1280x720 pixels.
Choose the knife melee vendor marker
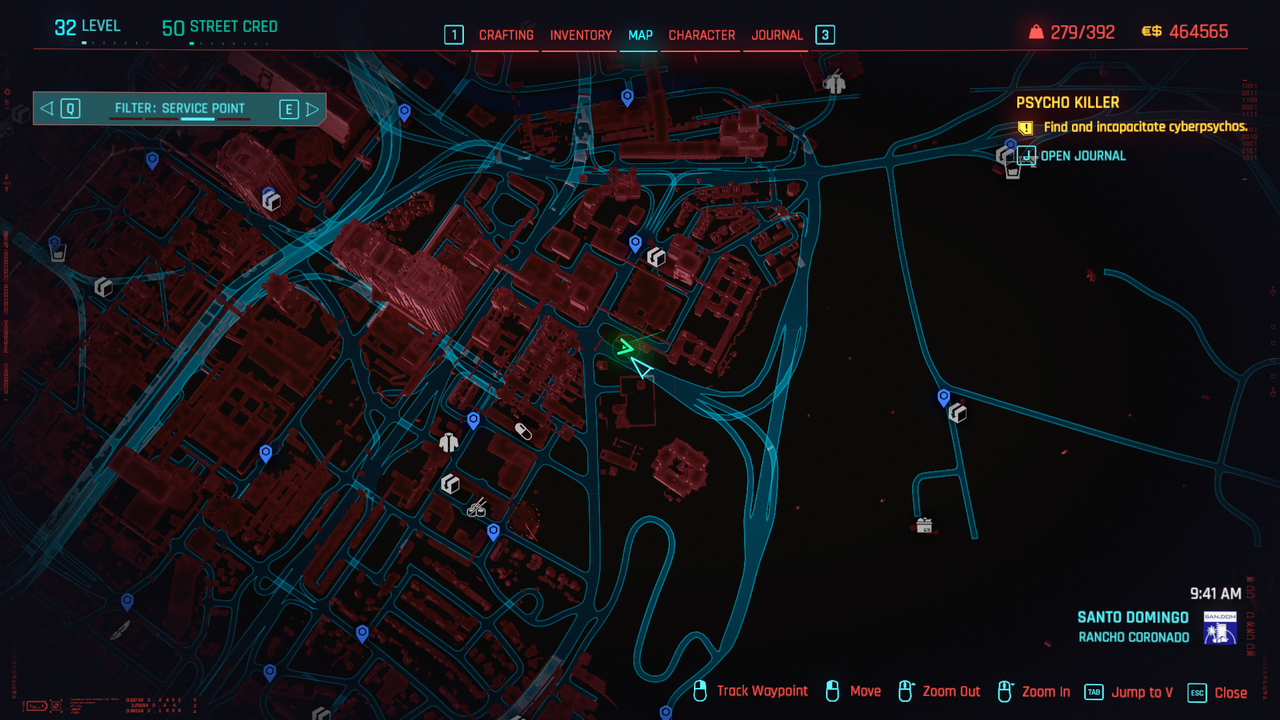point(120,630)
